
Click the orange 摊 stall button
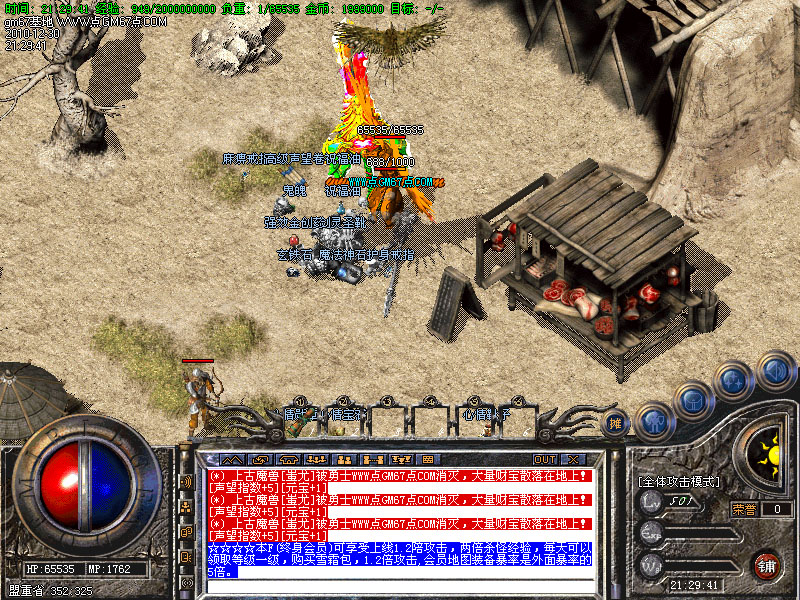(617, 424)
